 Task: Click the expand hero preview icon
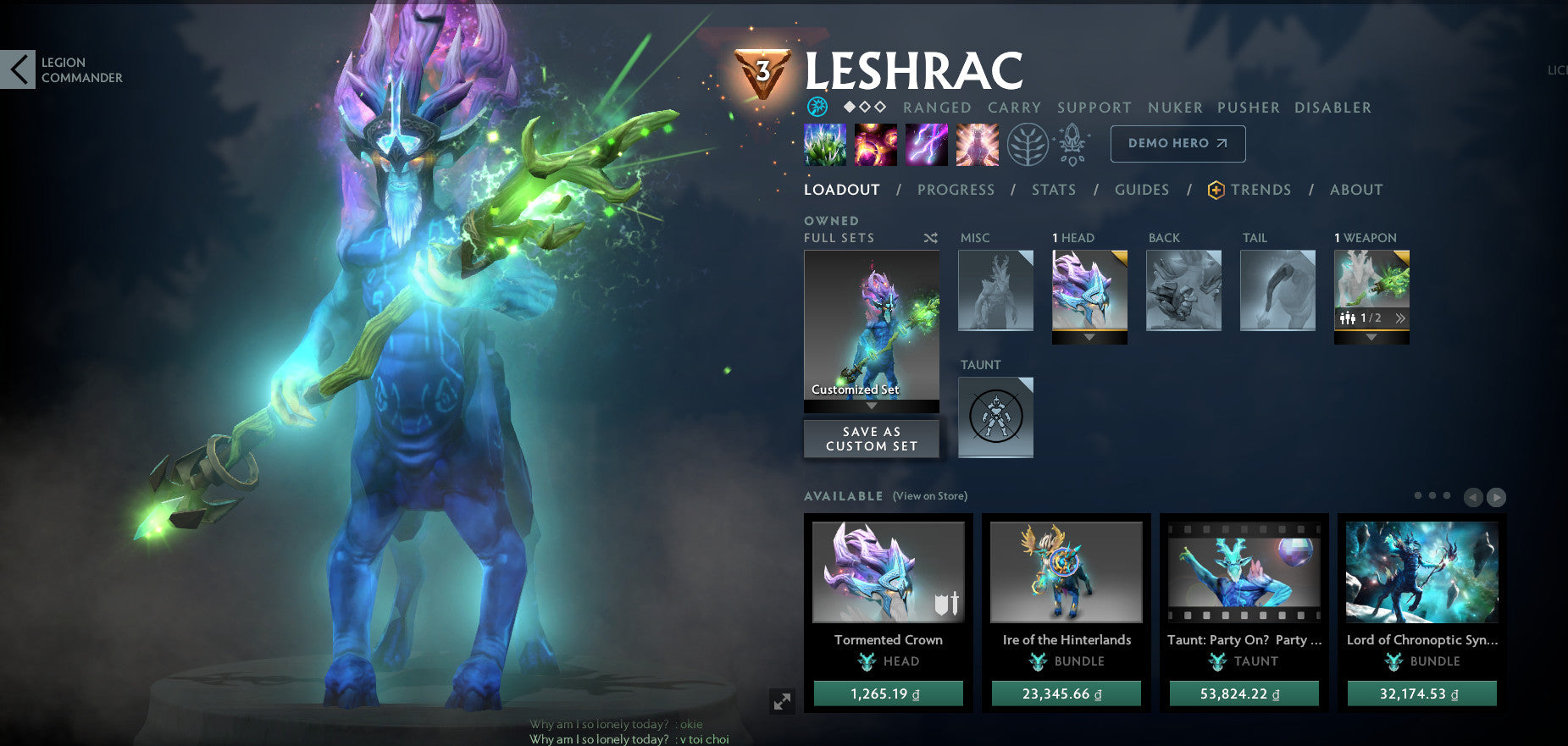[x=784, y=700]
